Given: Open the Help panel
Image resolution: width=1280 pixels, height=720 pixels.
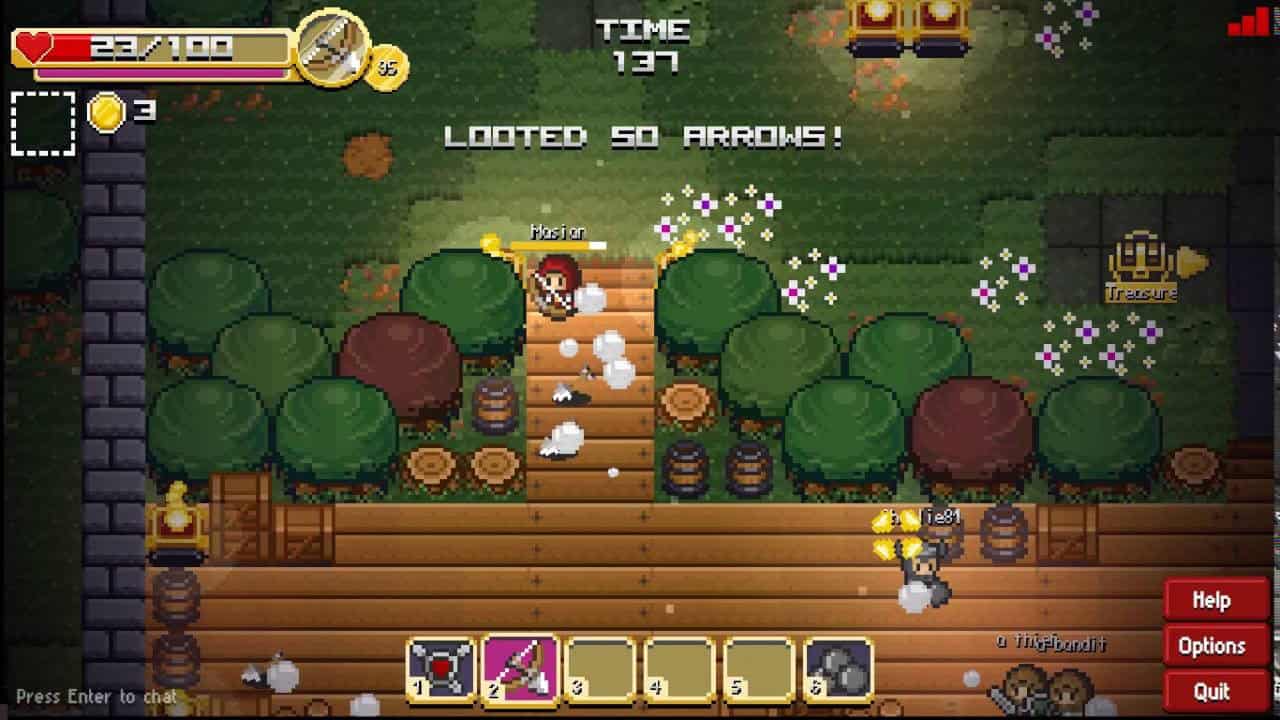Looking at the screenshot, I should [x=1213, y=600].
